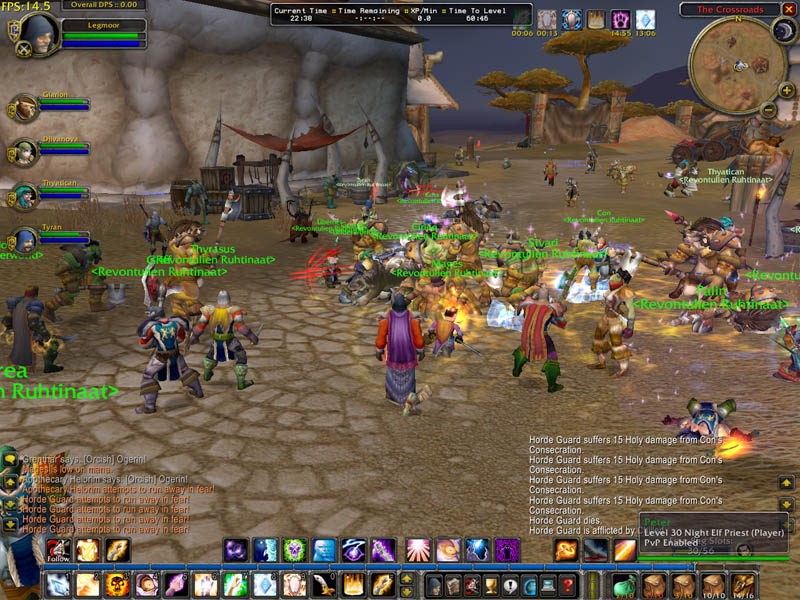Page action bar up with yellow arrow
This screenshot has height=600, width=800.
[x=406, y=579]
